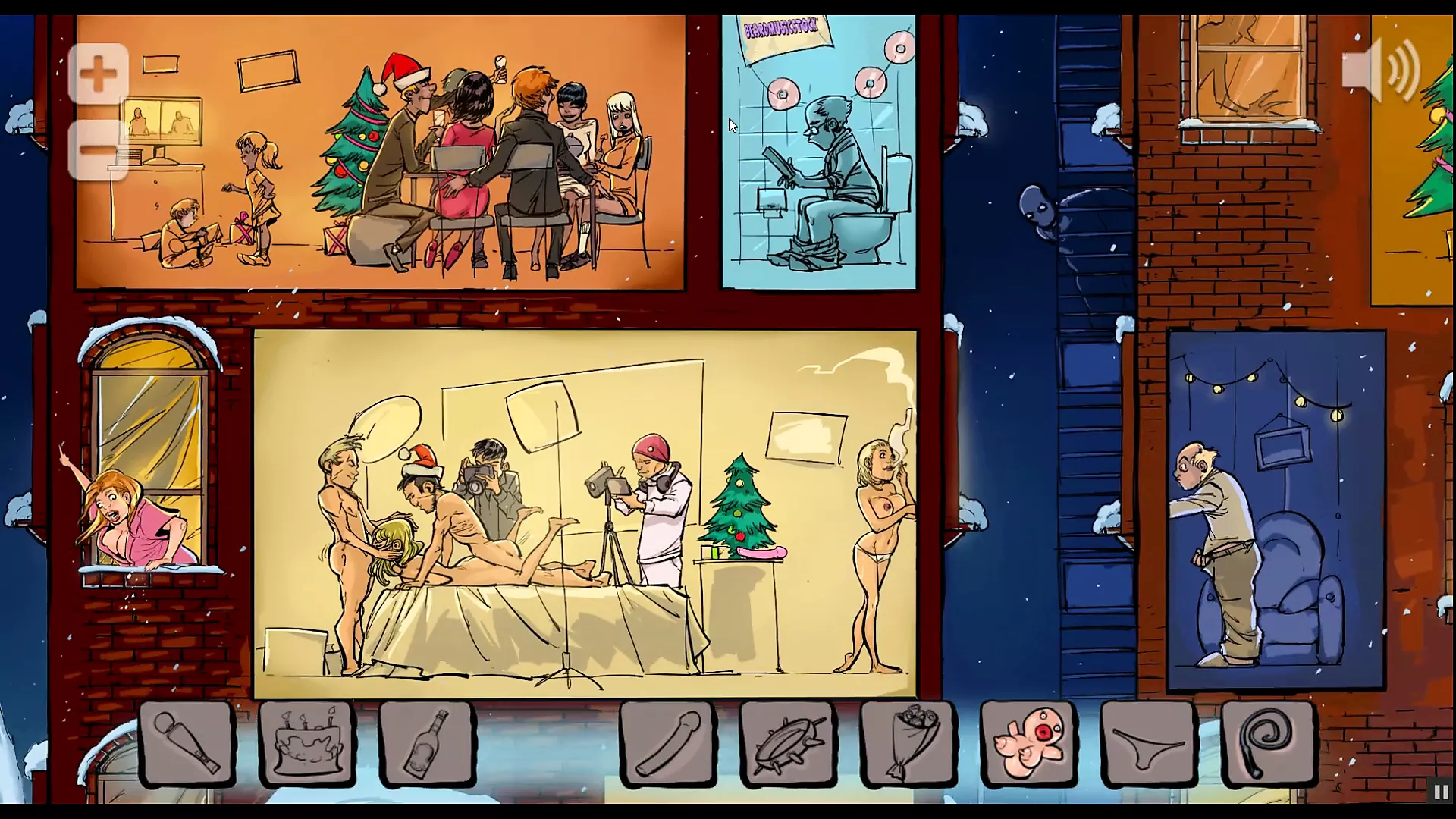Select the coiled whip item slot

coord(1269,742)
